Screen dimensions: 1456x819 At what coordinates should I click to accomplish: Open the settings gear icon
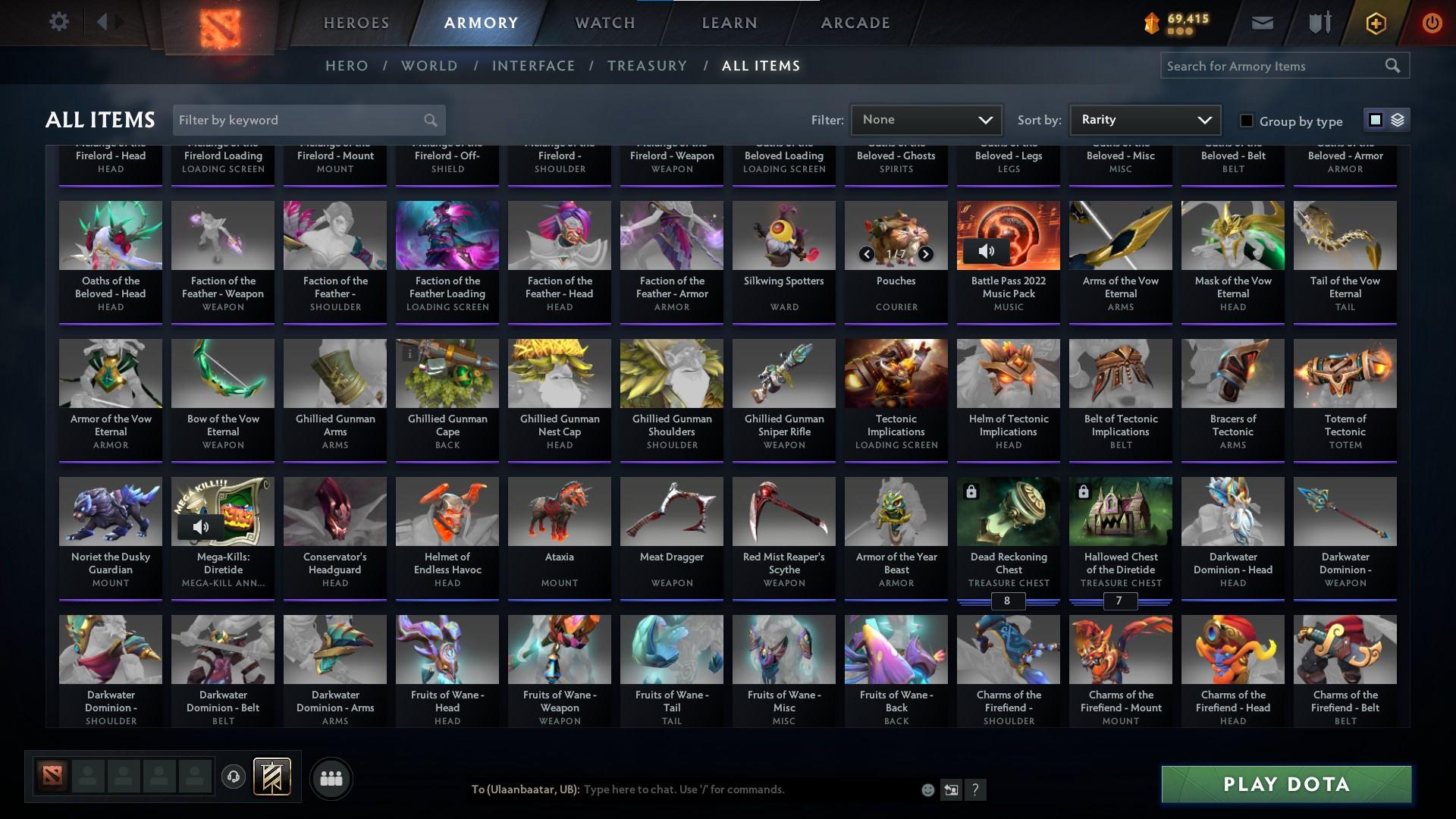pos(59,22)
